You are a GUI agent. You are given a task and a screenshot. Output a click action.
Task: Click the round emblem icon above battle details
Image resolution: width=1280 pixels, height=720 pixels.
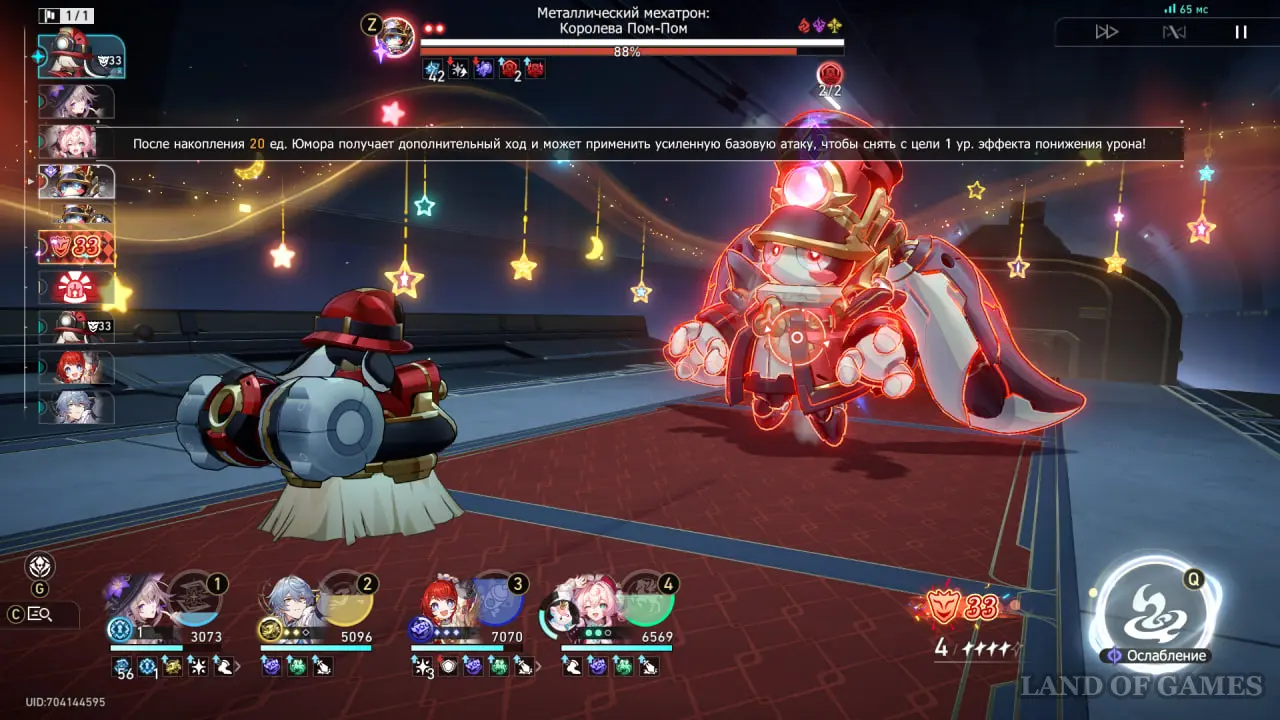click(39, 566)
